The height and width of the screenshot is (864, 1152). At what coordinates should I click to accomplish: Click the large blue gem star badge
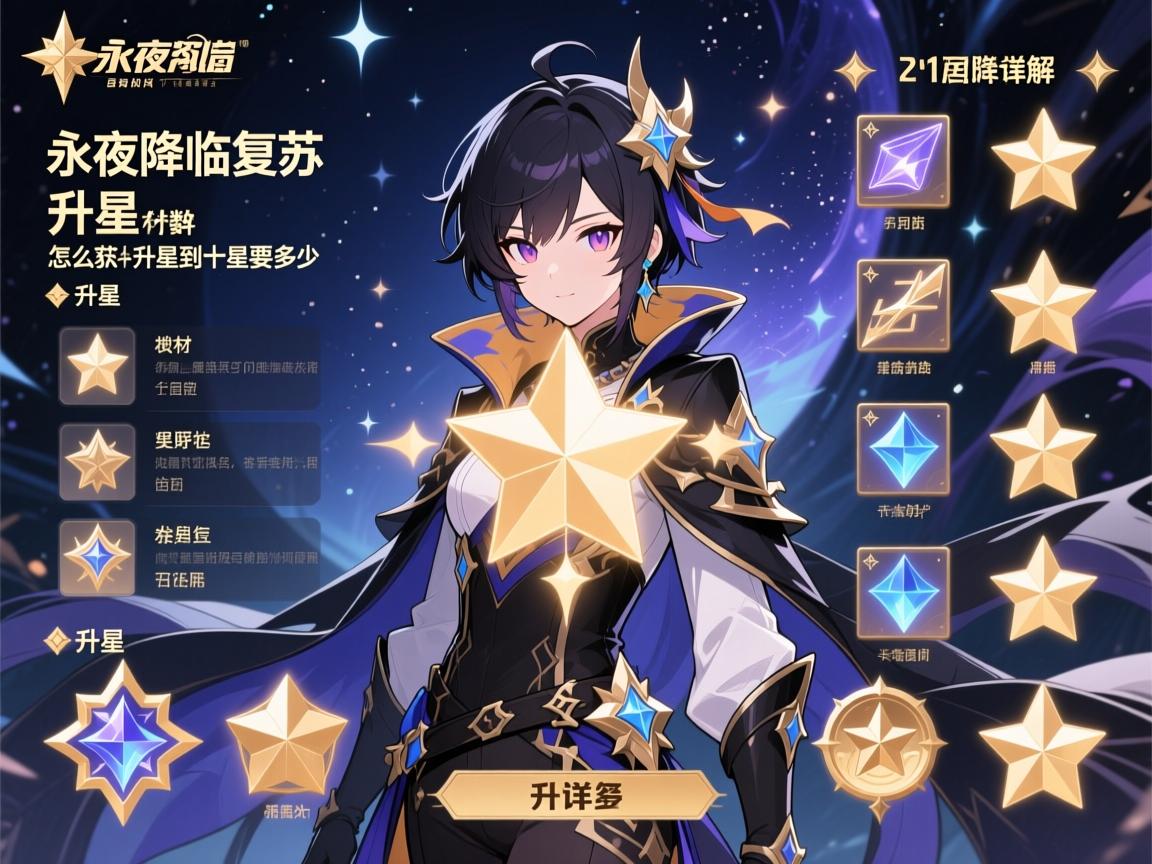point(123,742)
